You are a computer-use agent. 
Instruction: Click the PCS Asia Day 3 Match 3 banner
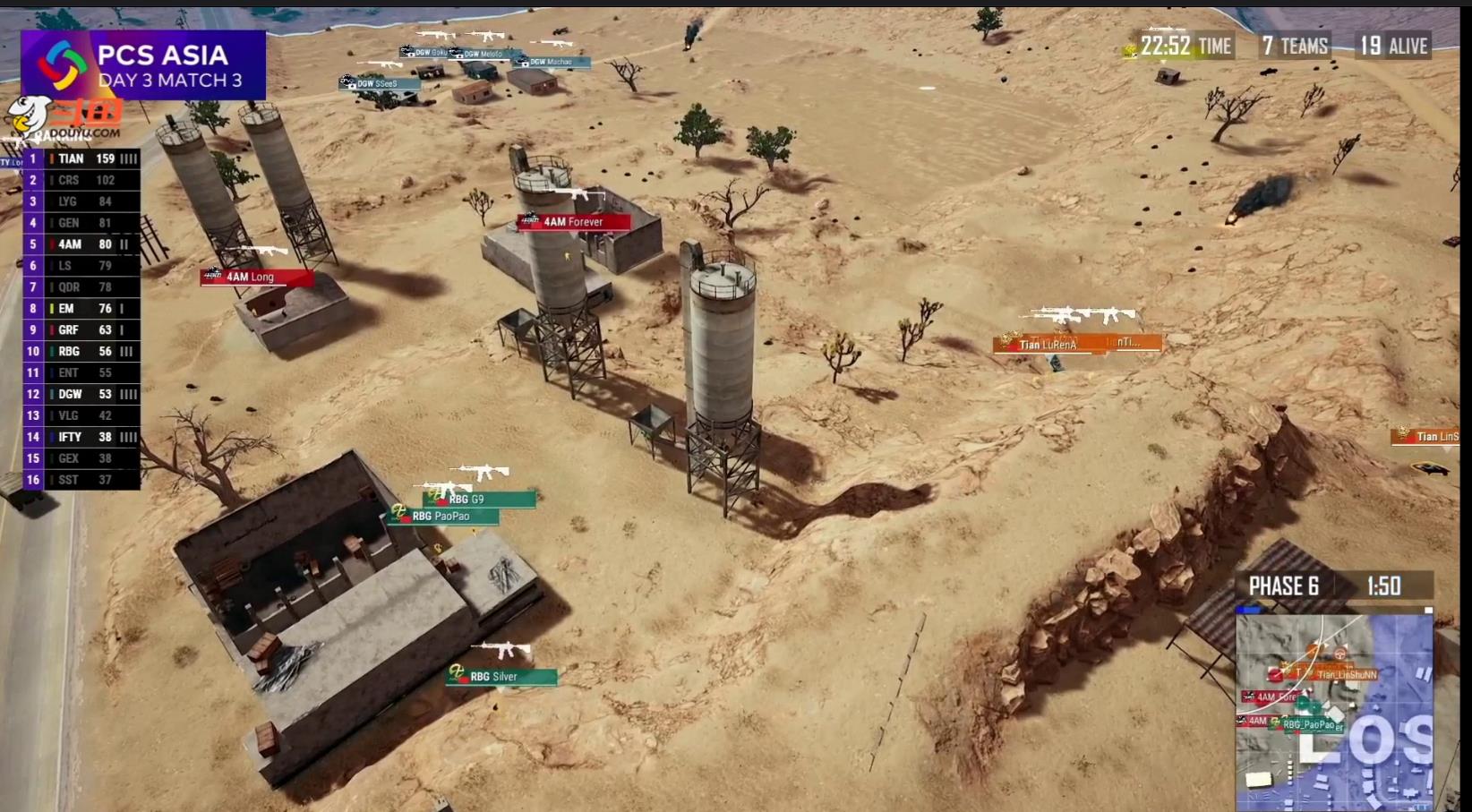tap(143, 65)
